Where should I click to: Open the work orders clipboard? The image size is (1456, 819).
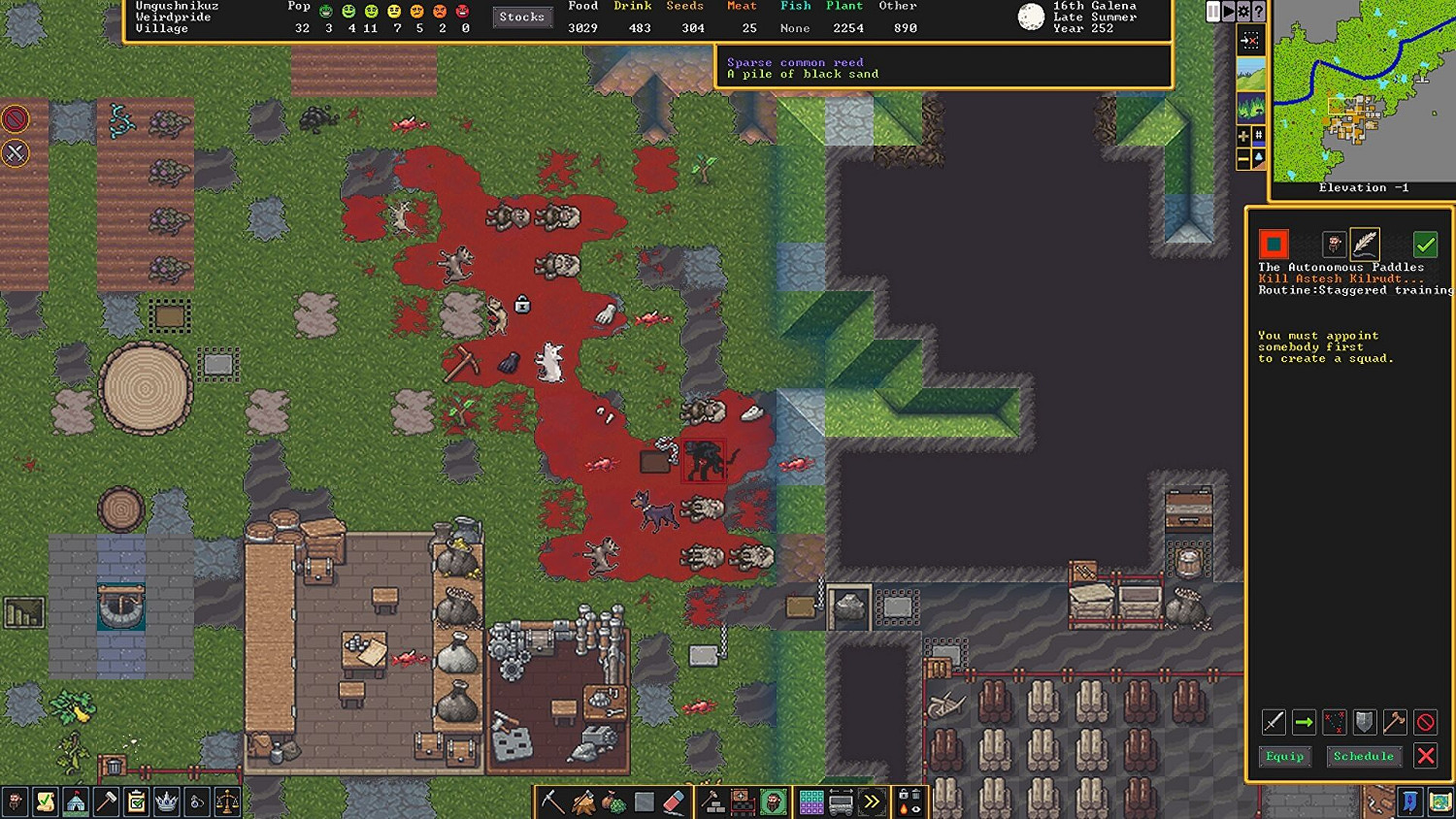(135, 803)
